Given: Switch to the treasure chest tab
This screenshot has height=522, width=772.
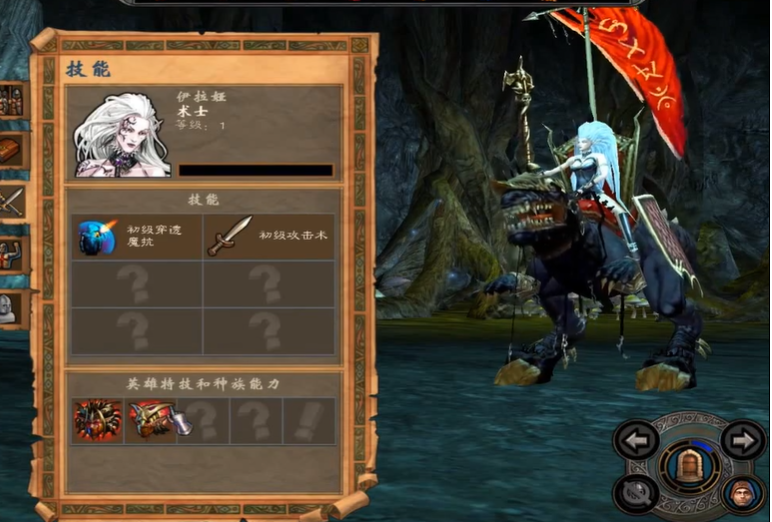Looking at the screenshot, I should tap(13, 150).
